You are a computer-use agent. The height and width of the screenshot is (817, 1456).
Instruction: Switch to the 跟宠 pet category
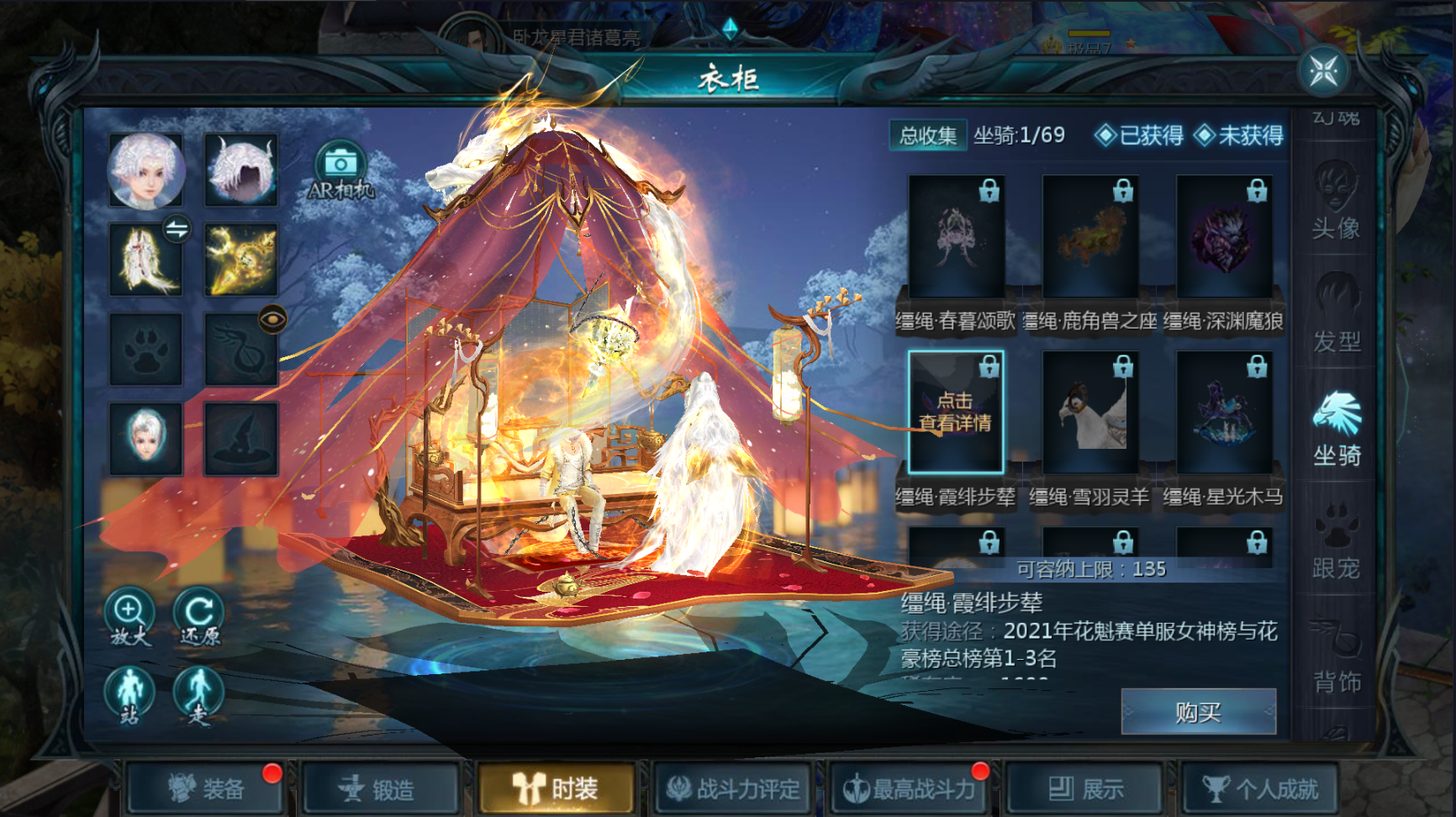pos(1336,542)
